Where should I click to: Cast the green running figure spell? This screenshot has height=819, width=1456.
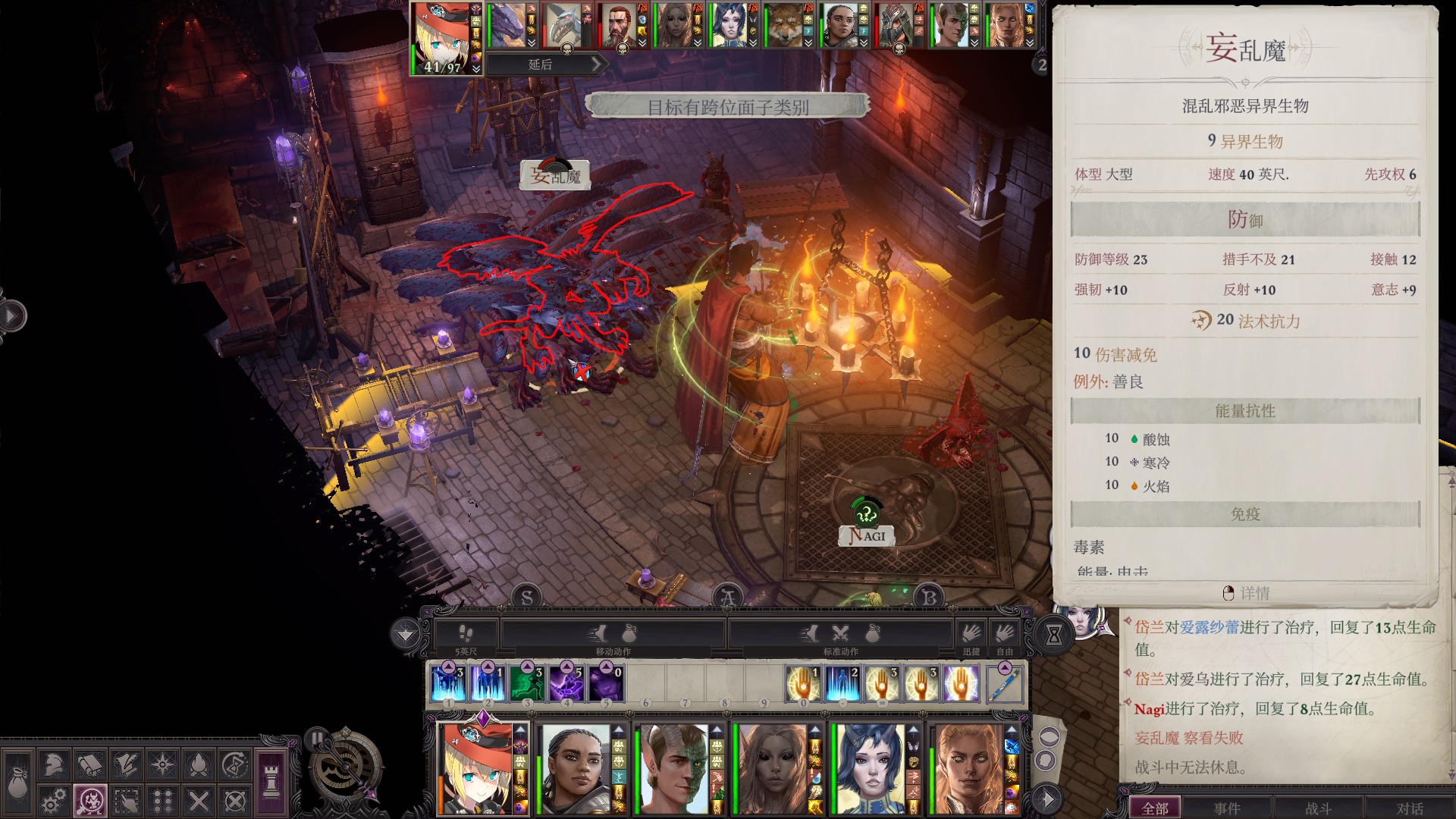pos(527,682)
